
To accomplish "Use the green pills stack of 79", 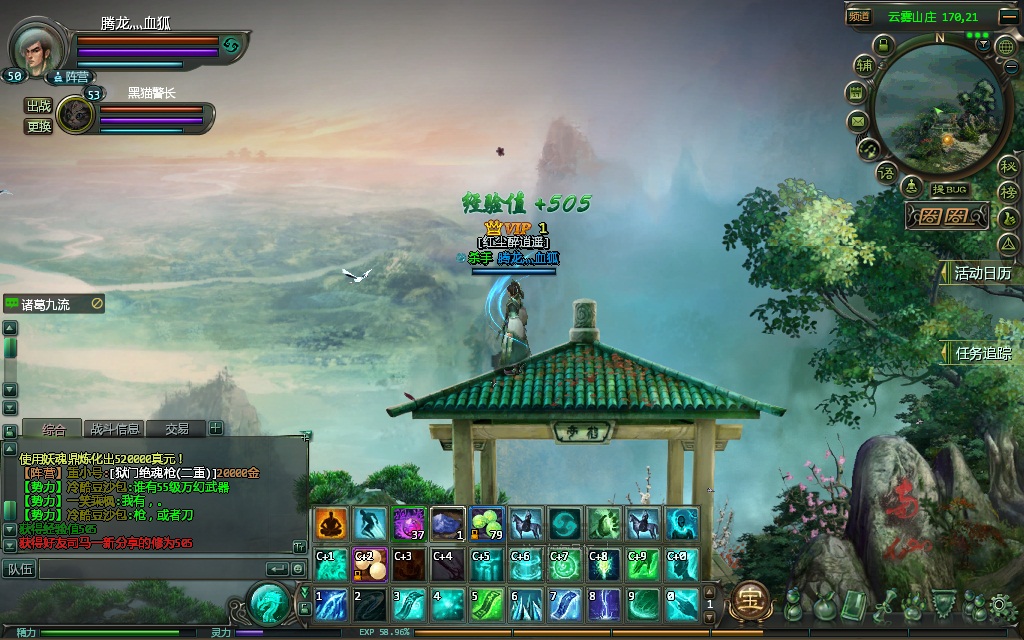I will pos(487,523).
